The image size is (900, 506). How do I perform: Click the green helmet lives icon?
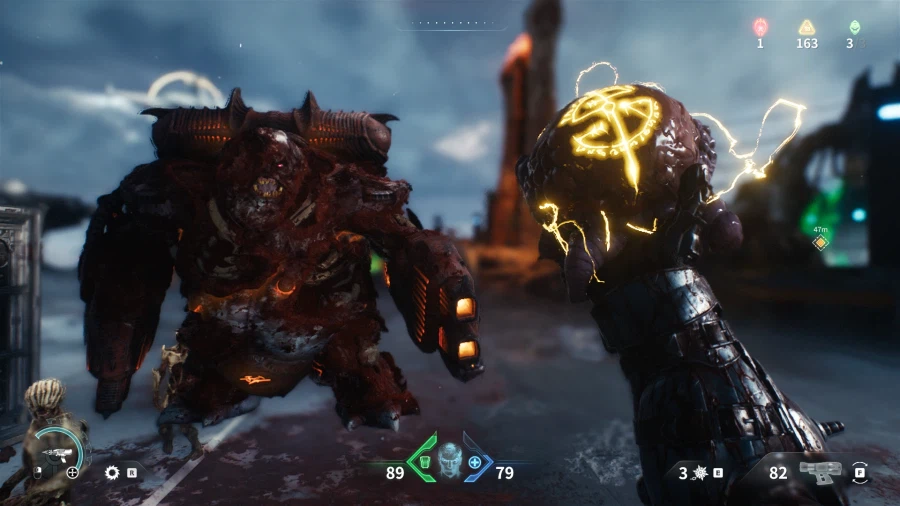point(854,27)
